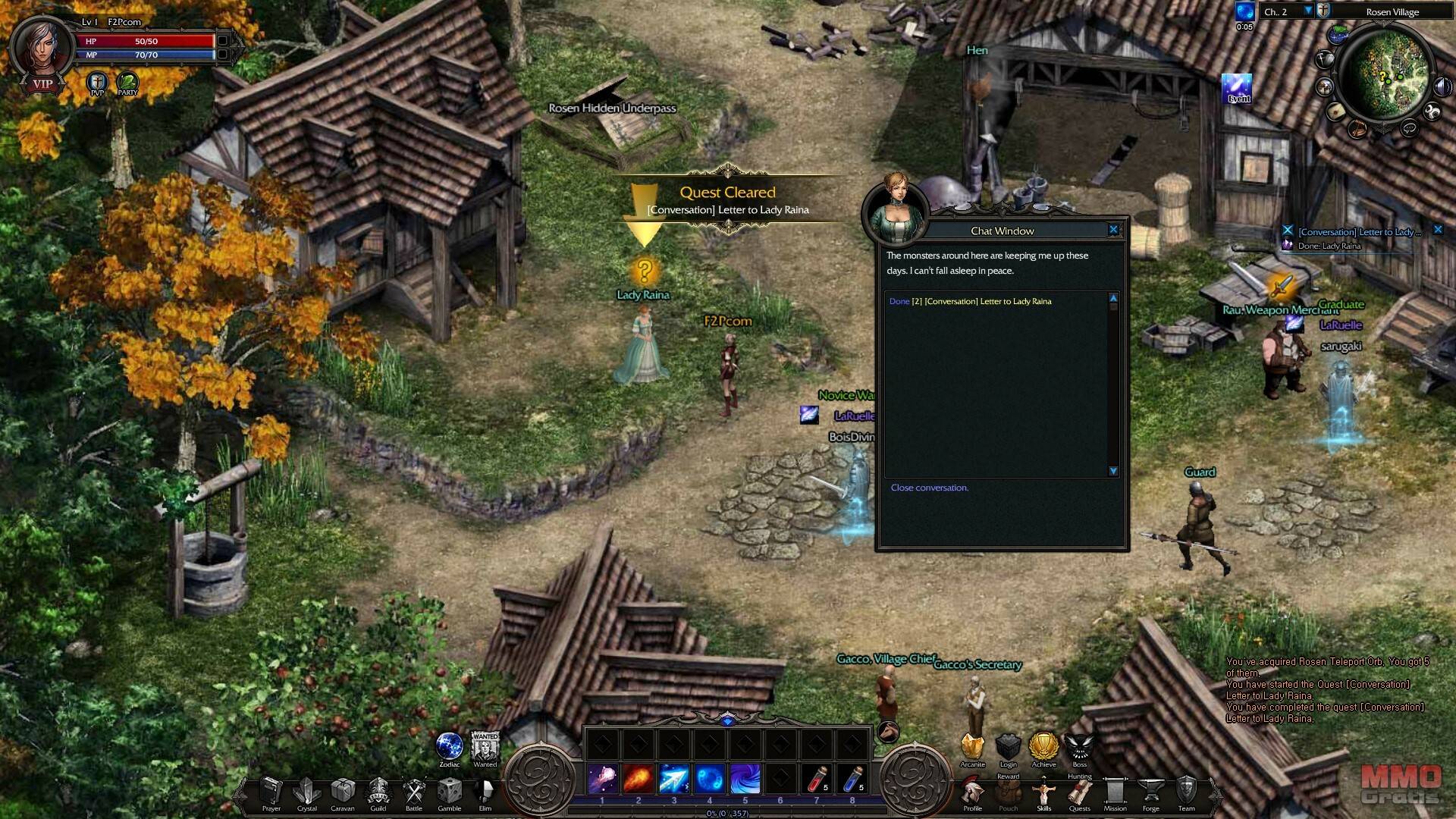Screen dimensions: 1456x819
Task: Choose Close conversation
Action: 929,488
